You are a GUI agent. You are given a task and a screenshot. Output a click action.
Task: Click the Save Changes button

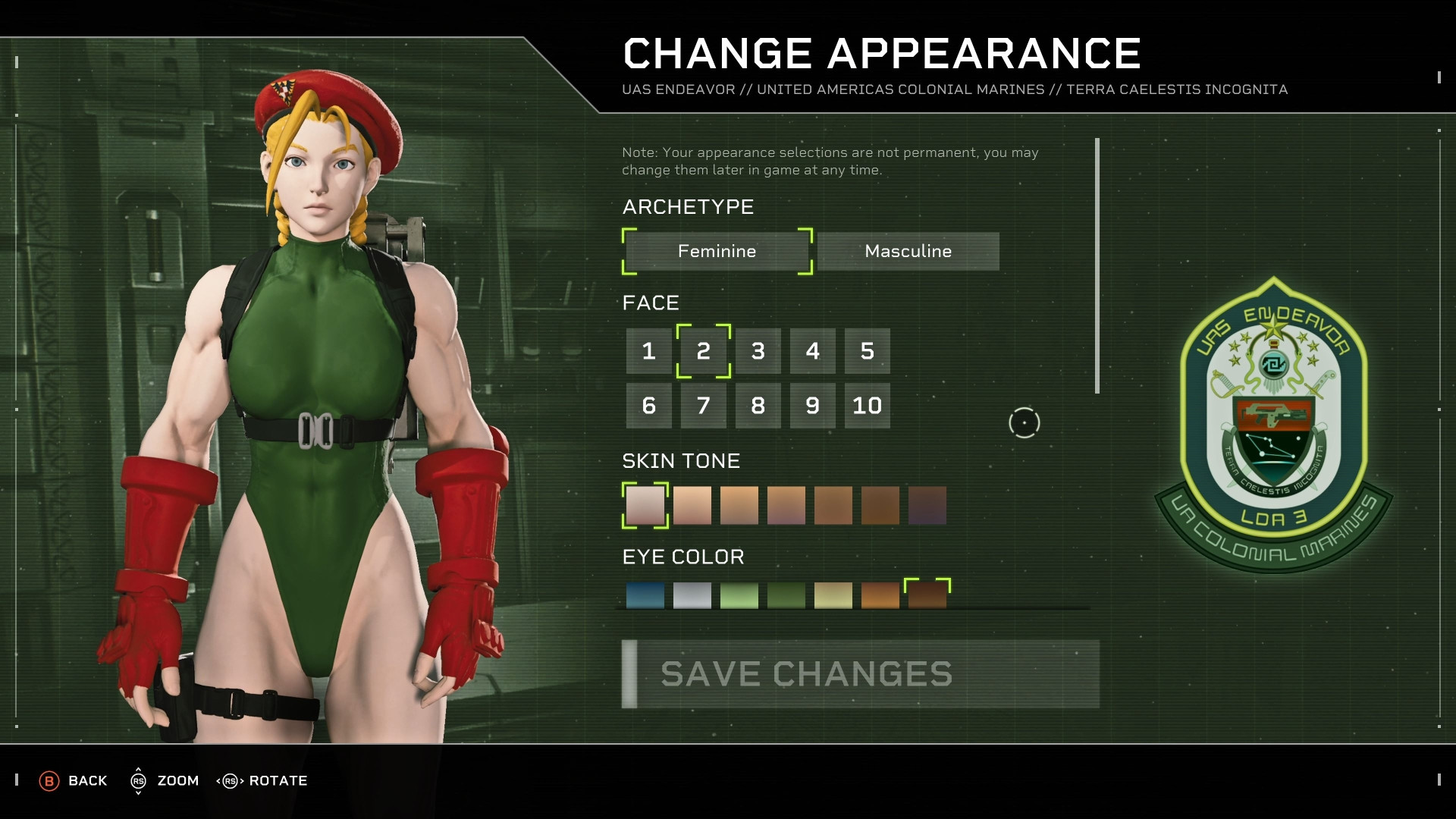click(x=861, y=673)
